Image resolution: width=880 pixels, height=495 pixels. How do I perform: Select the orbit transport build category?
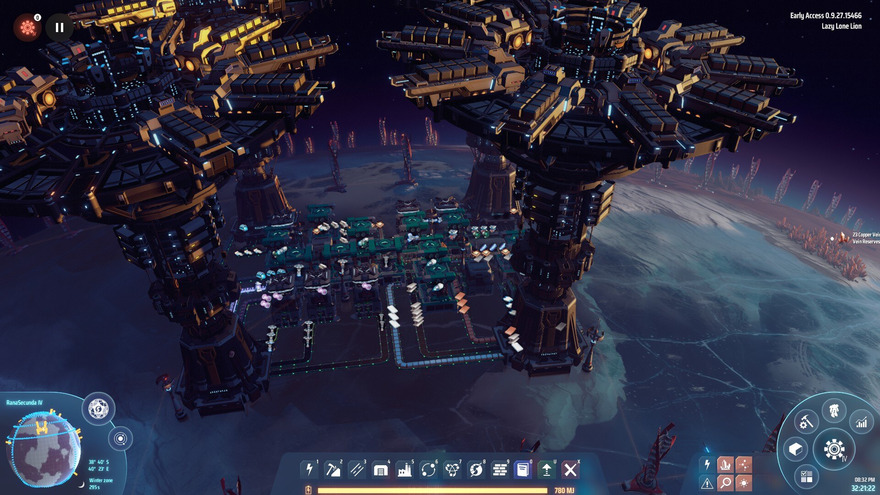pos(429,469)
